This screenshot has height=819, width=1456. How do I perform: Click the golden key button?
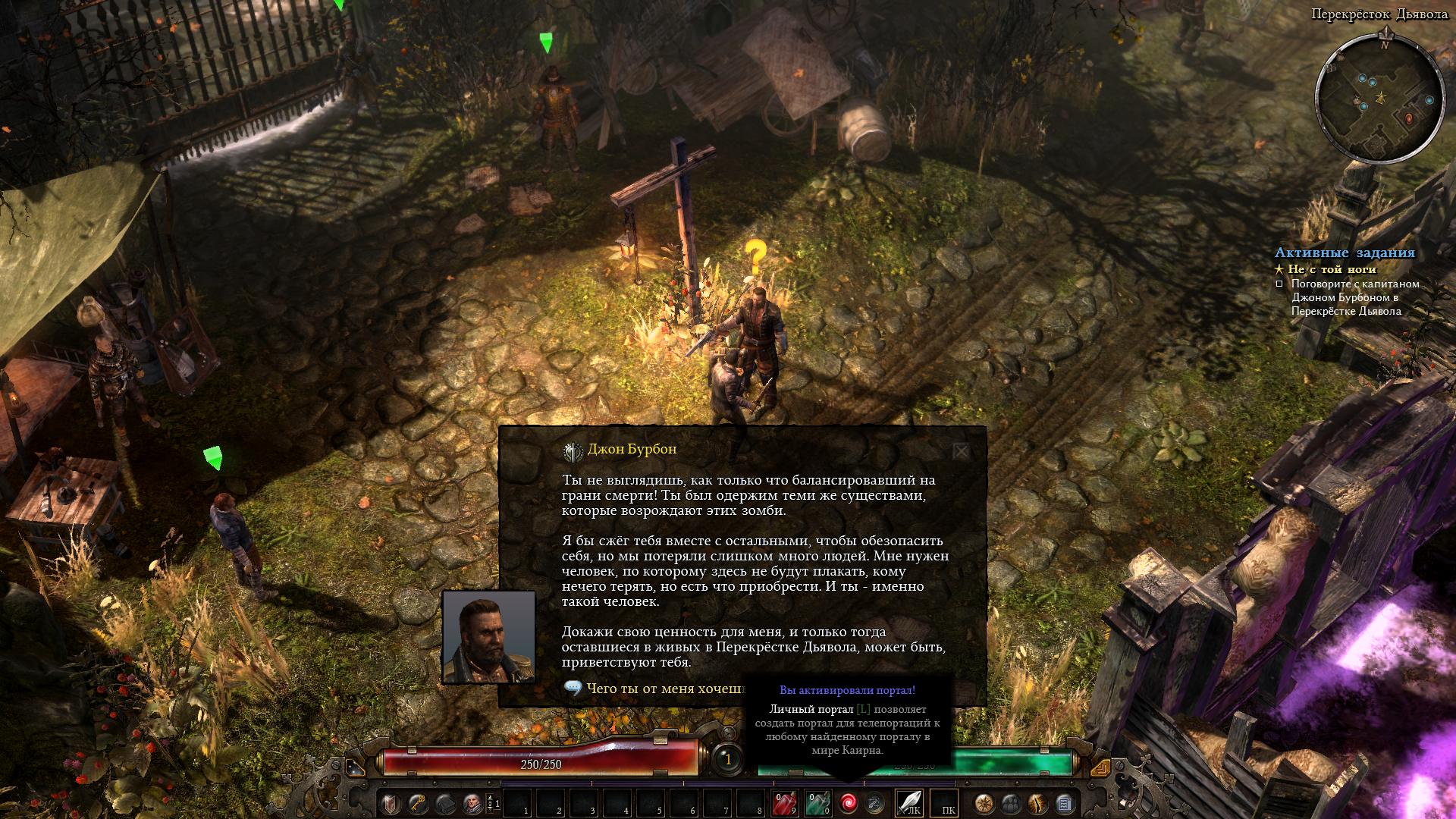point(417,803)
